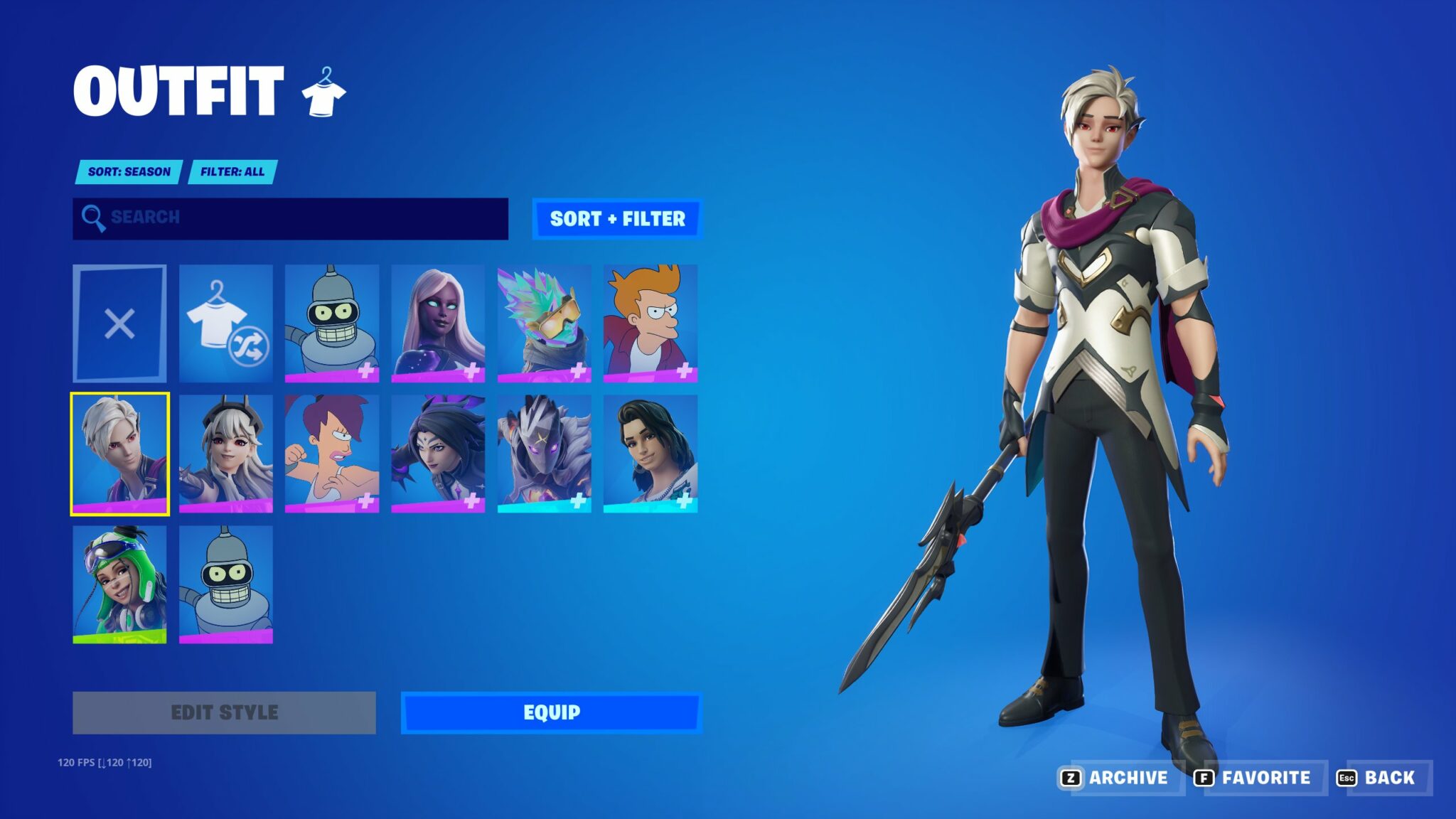Select the dark-haired purple-armored woman outfit
Image resolution: width=1456 pixels, height=819 pixels.
pyautogui.click(x=438, y=454)
